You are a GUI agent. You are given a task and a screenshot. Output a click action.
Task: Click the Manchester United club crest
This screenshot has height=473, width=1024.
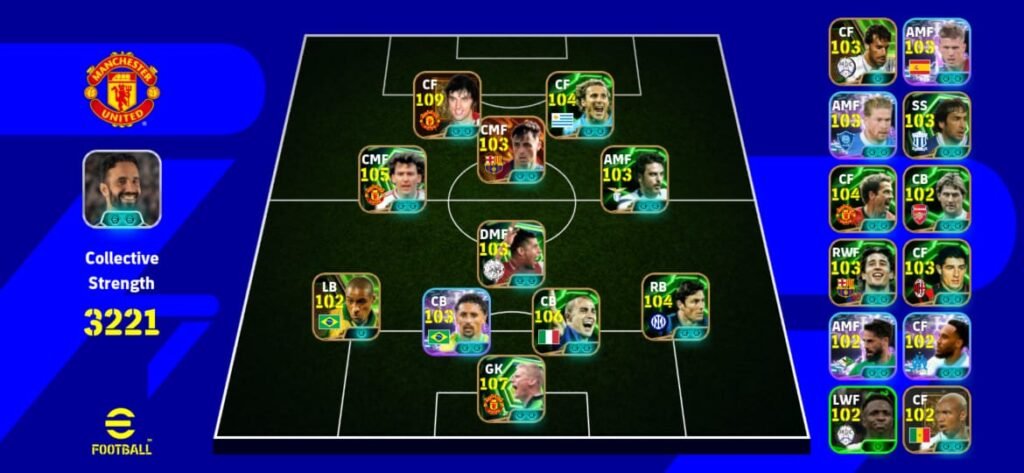pyautogui.click(x=122, y=89)
